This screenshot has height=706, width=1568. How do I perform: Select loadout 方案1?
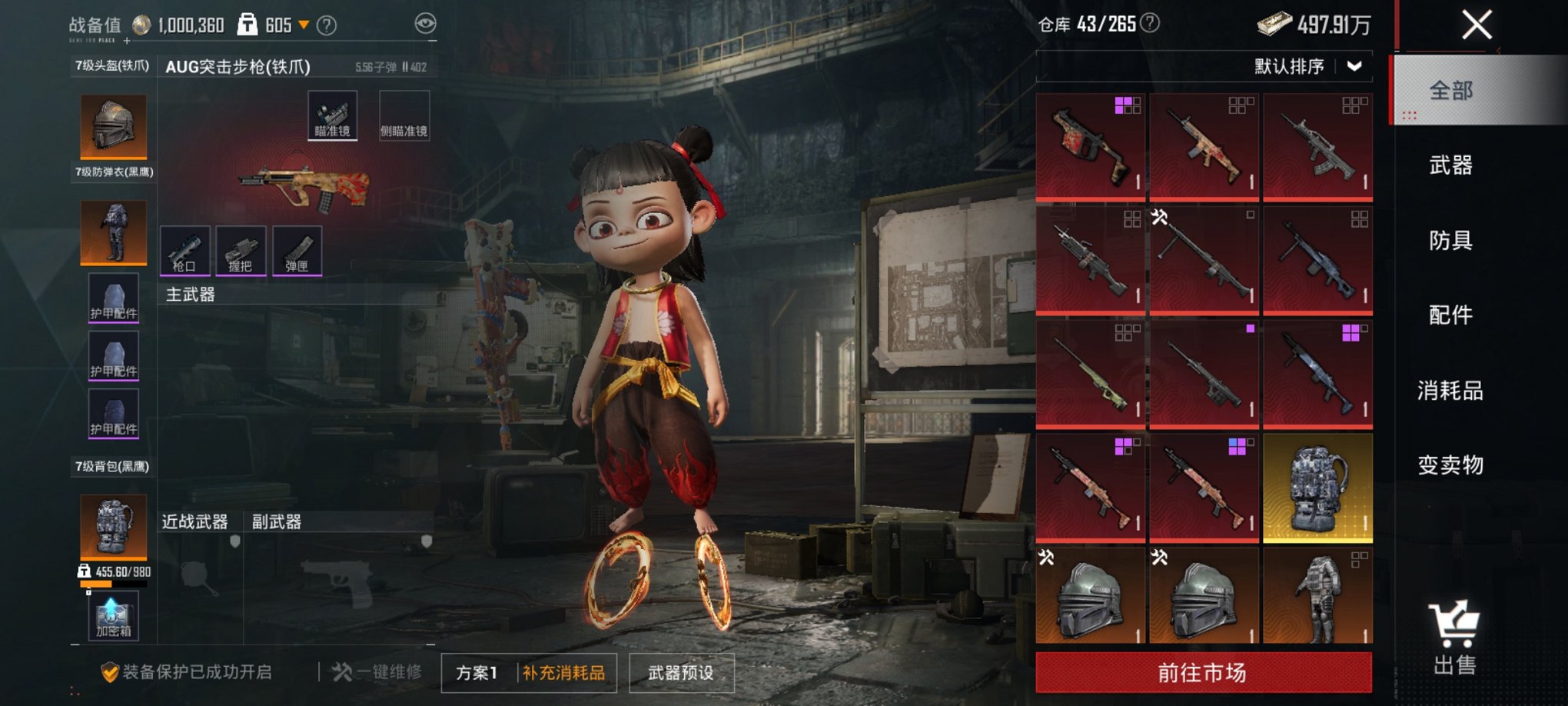pos(477,673)
